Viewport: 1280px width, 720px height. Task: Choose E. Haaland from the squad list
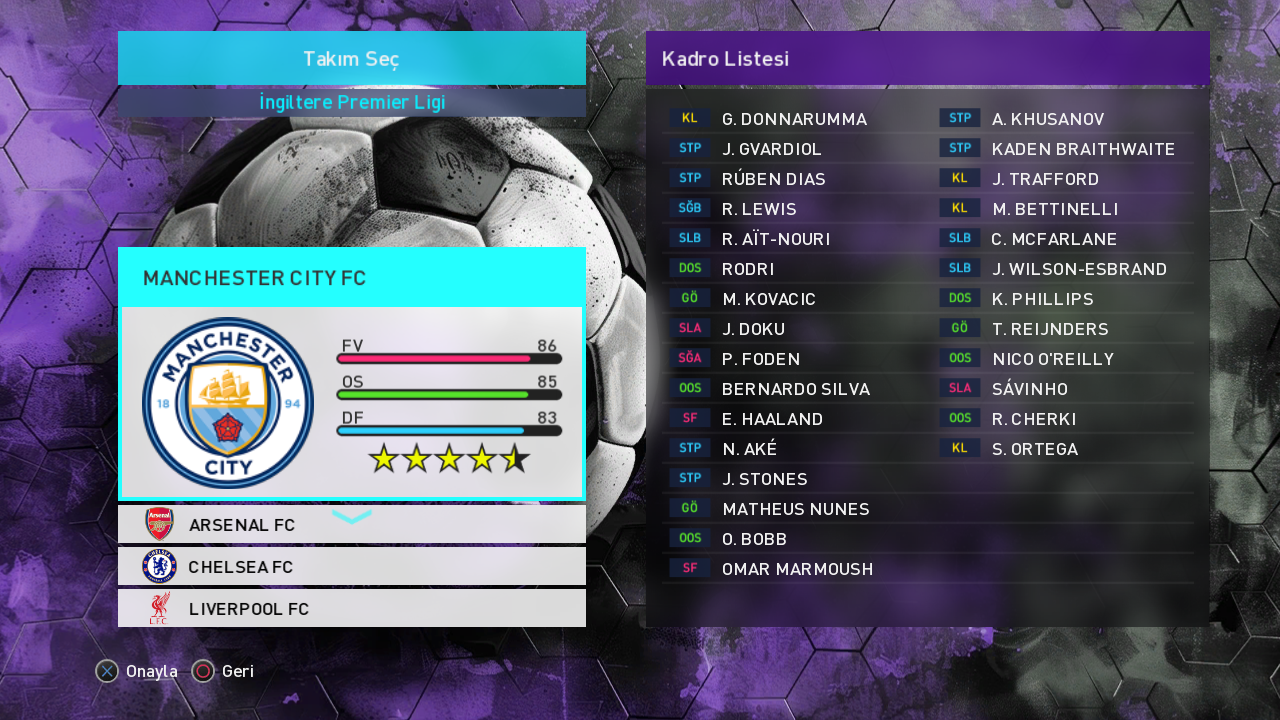click(772, 419)
